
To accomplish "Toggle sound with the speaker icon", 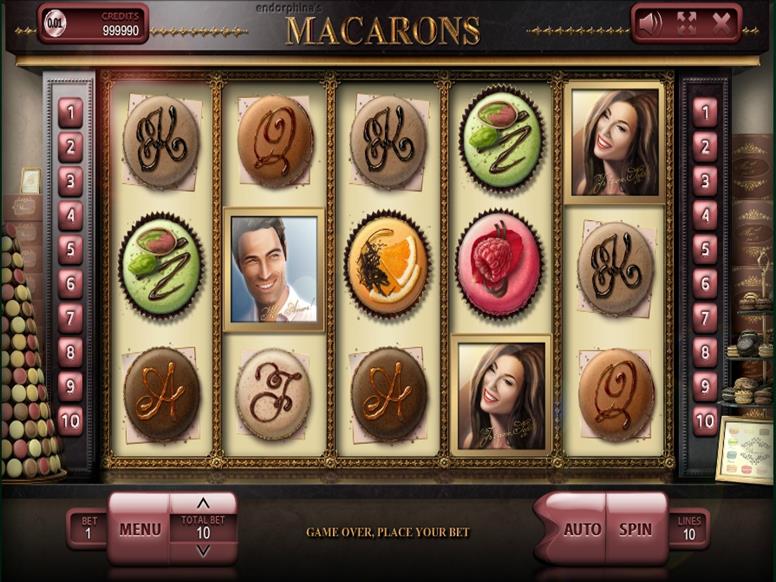I will (651, 22).
